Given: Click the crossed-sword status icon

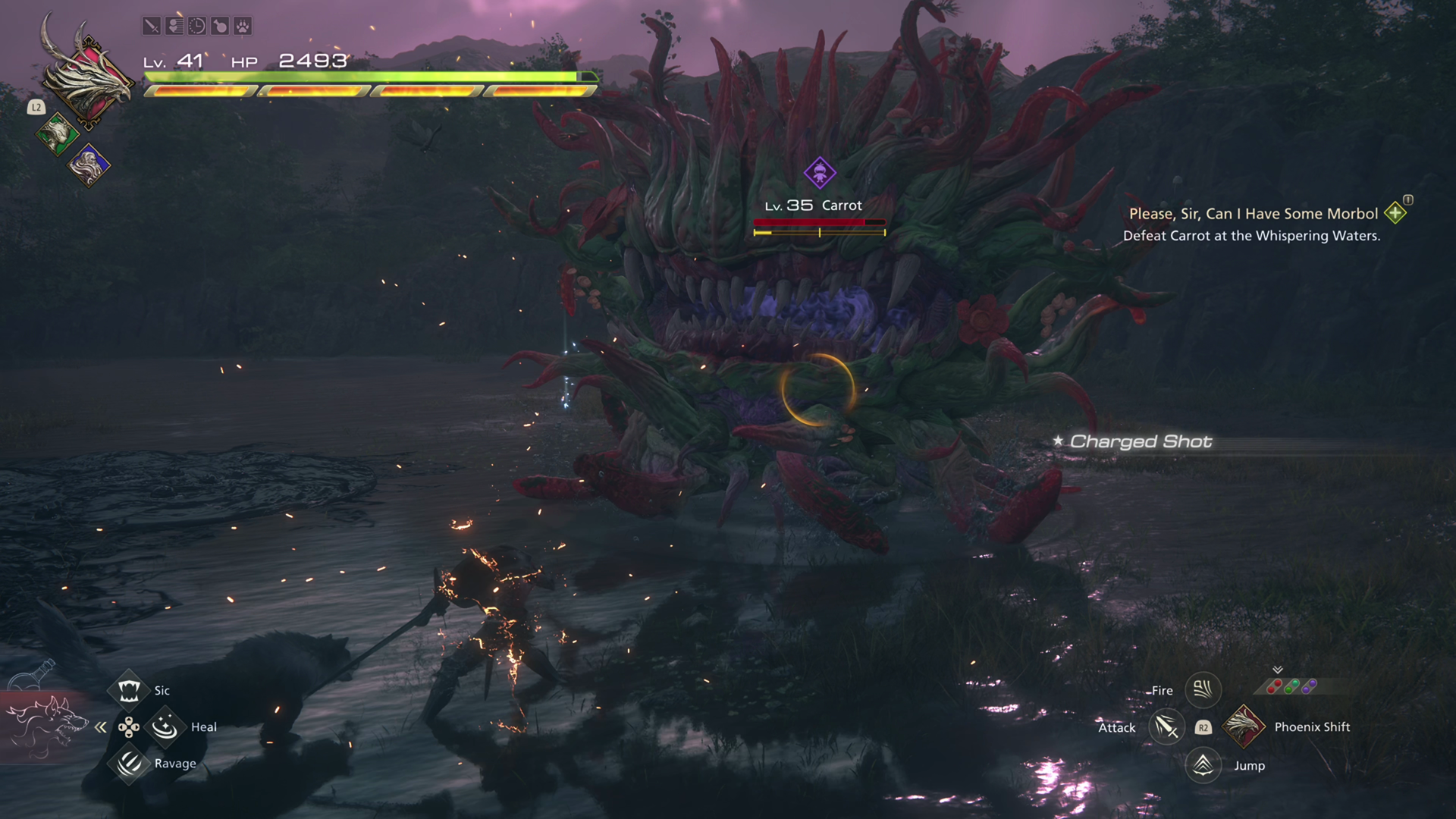Looking at the screenshot, I should [152, 27].
